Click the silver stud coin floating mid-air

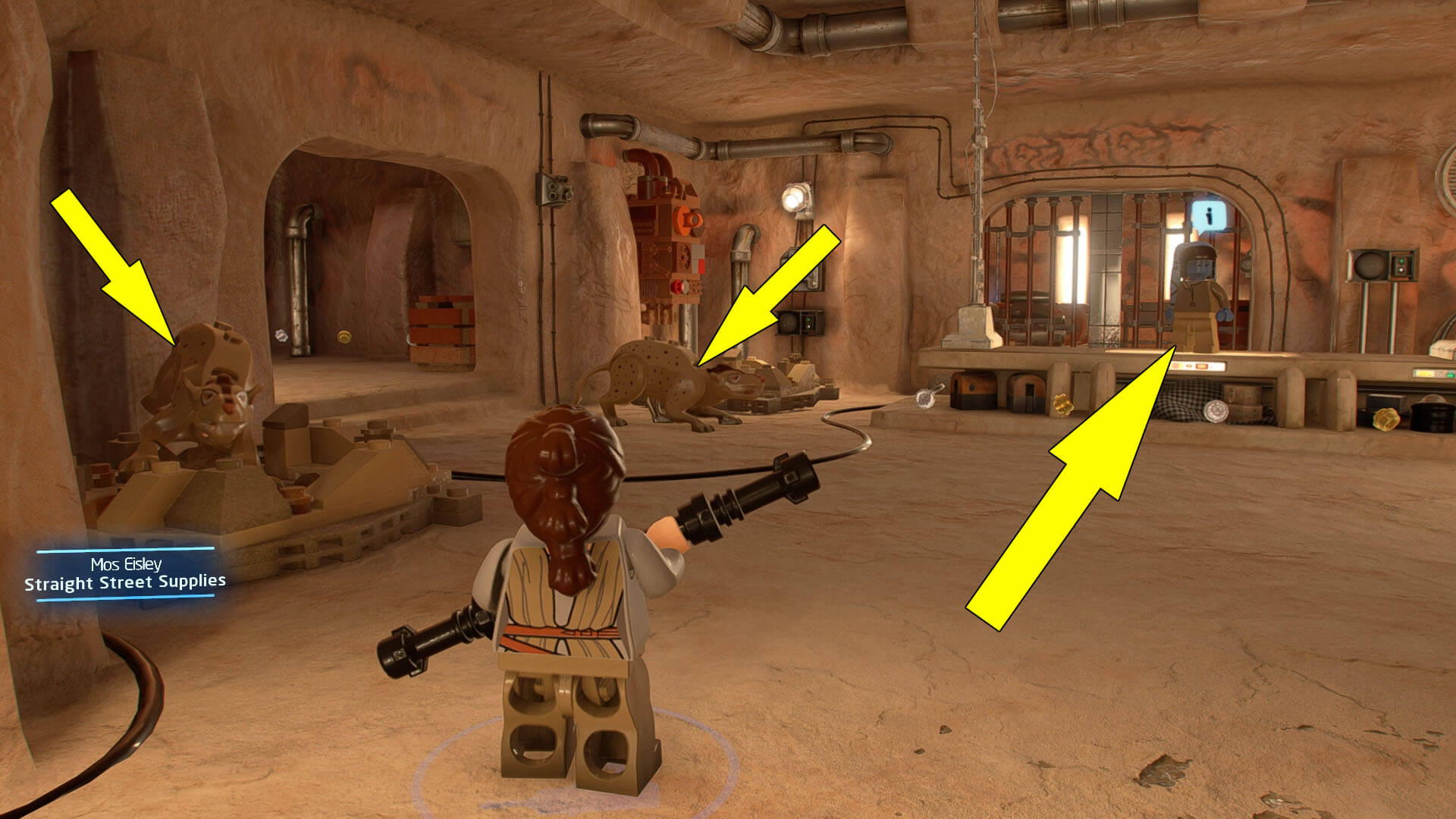(x=926, y=398)
